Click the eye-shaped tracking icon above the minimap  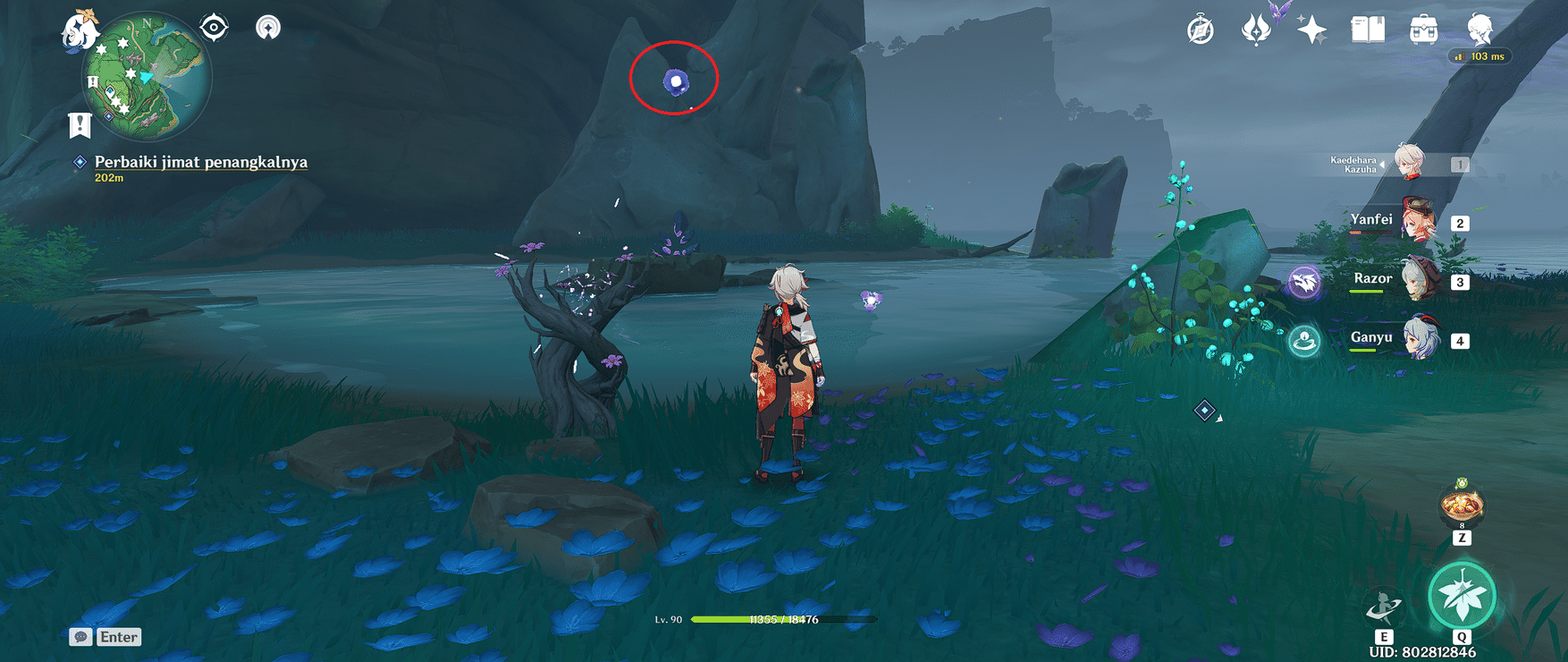click(x=212, y=27)
